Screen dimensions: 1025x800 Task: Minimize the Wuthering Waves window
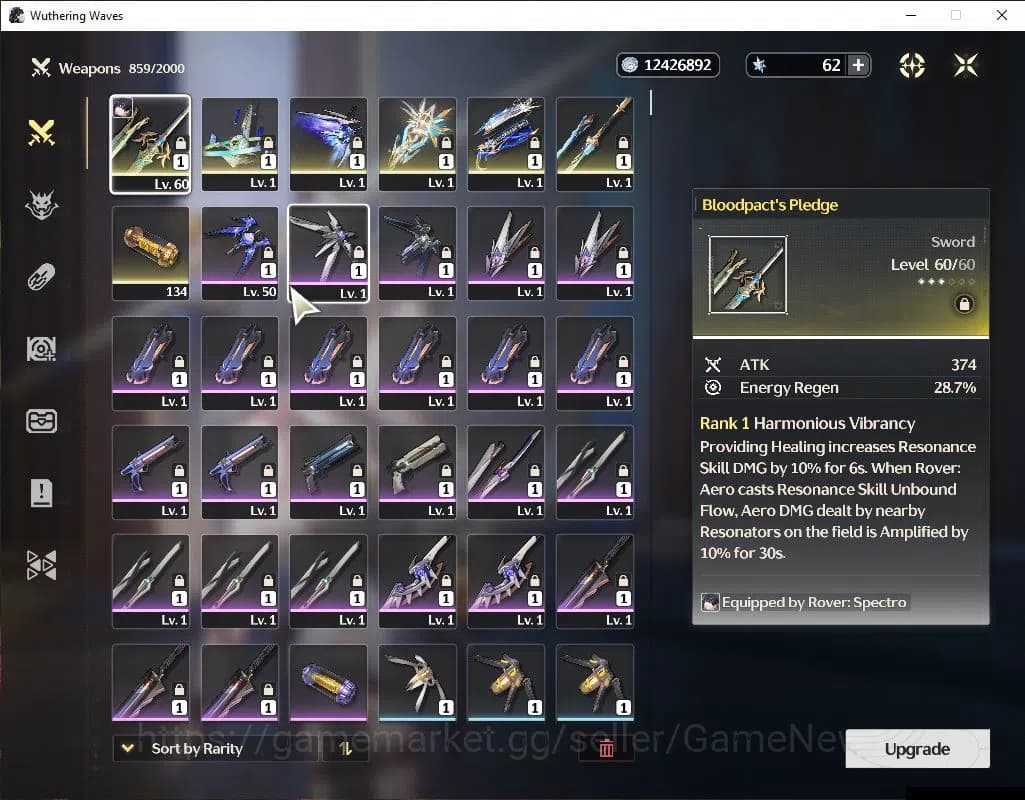click(x=910, y=15)
